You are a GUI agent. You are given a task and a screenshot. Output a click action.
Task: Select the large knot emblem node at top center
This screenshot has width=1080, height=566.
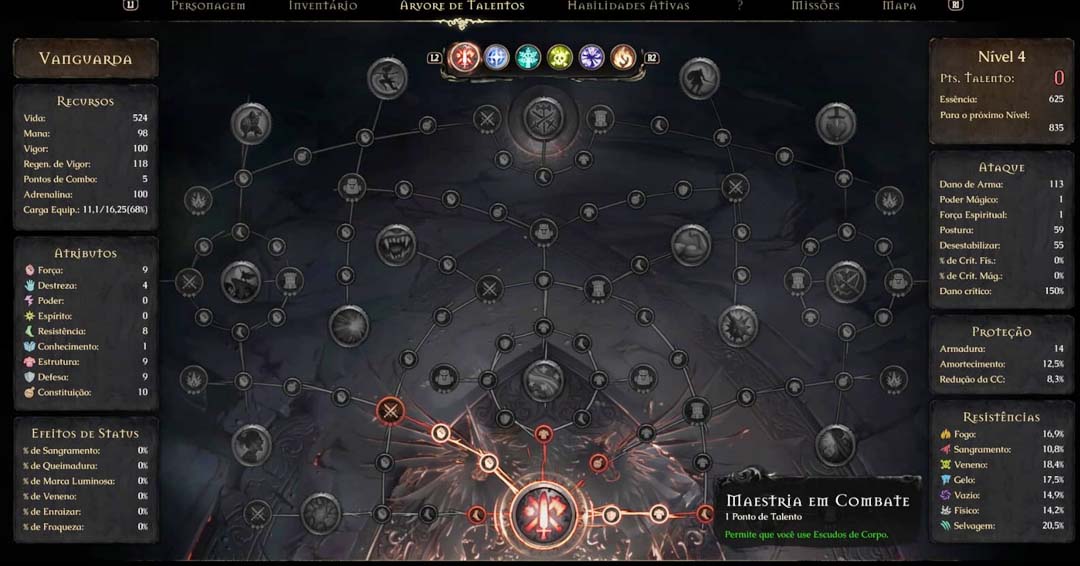543,119
